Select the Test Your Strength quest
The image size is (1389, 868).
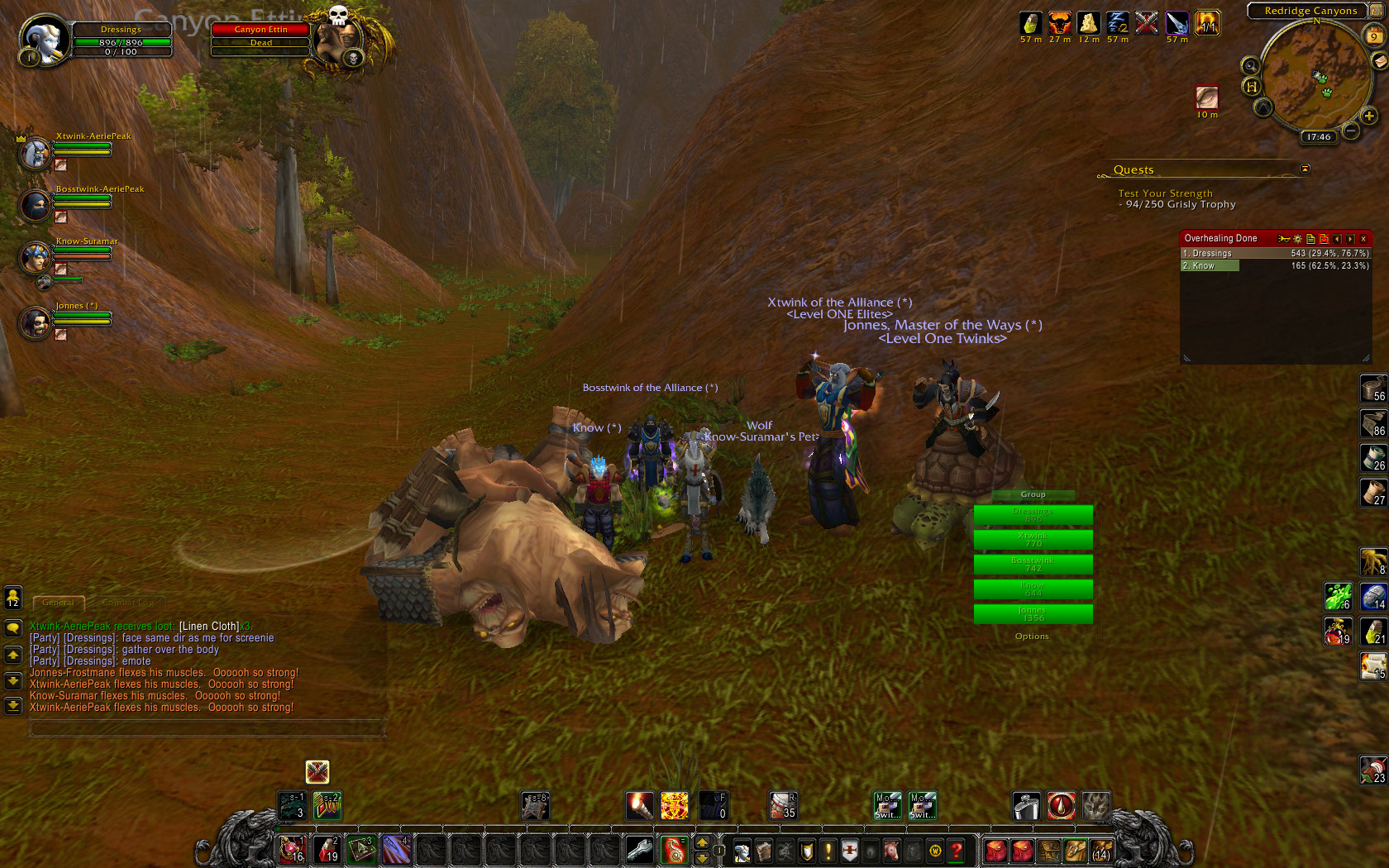(x=1165, y=193)
